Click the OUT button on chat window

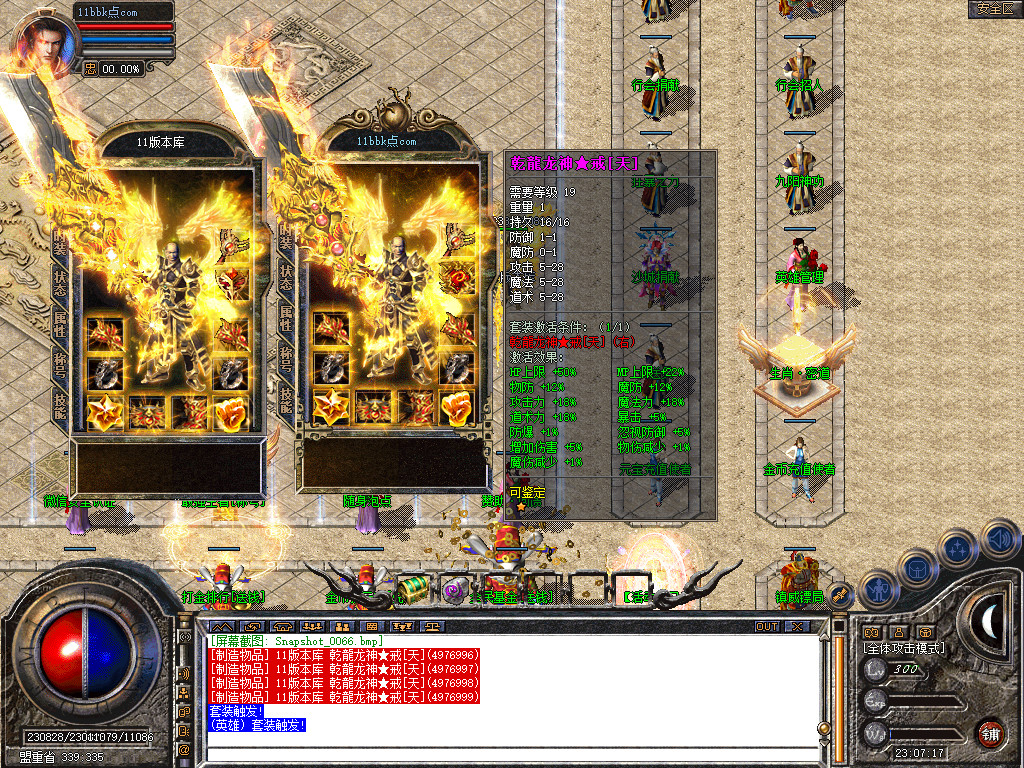coord(767,626)
